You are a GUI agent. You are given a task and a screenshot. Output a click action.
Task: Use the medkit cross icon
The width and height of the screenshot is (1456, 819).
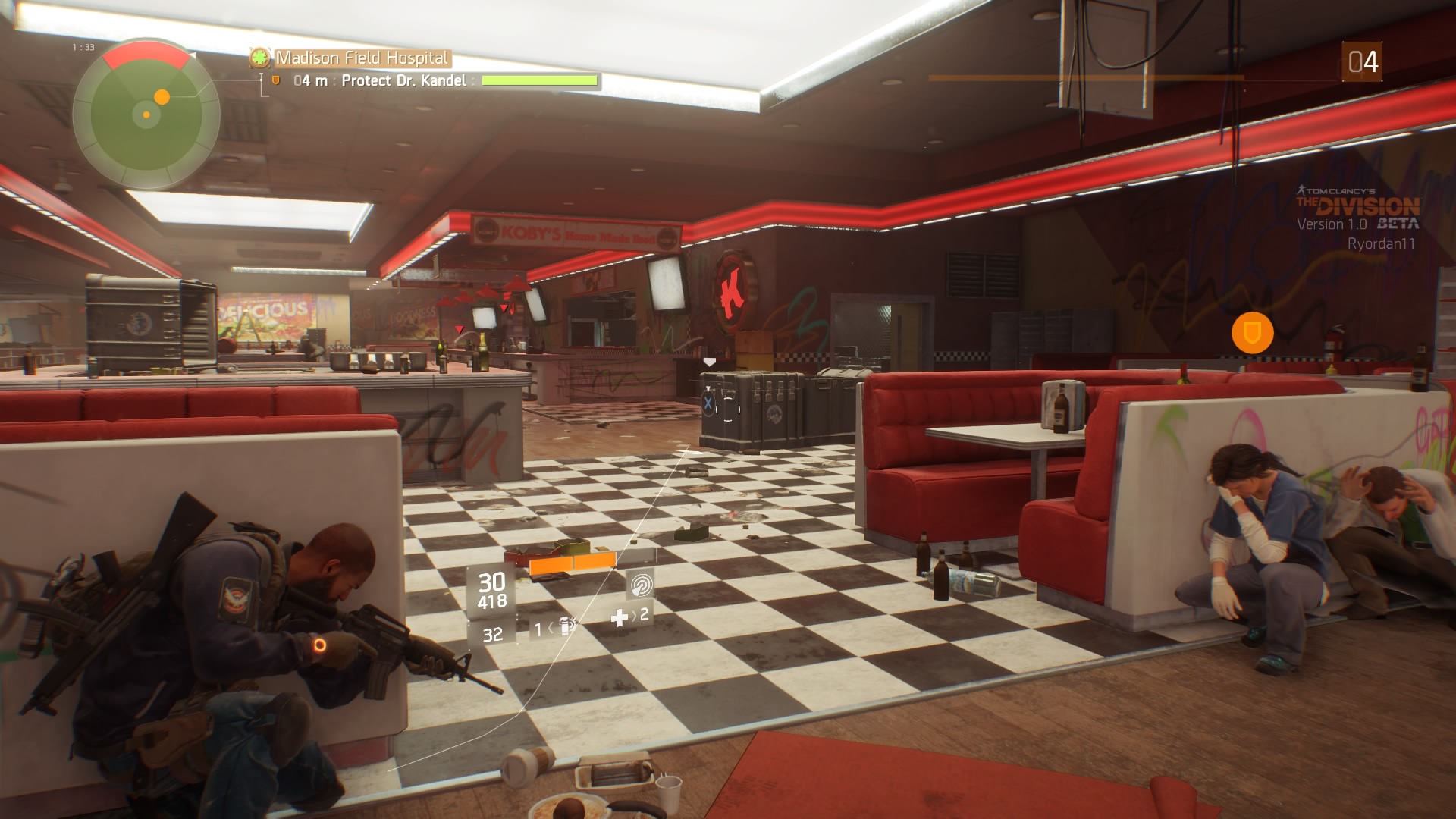(x=620, y=618)
